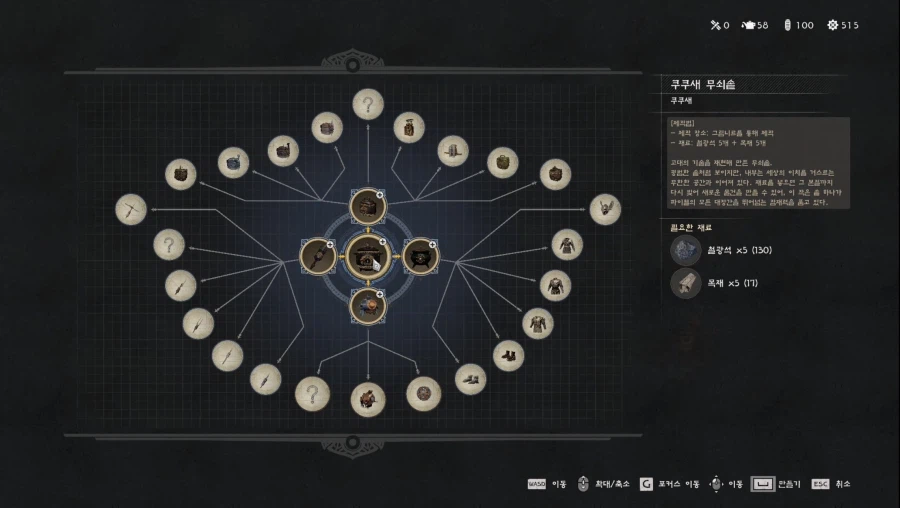
Task: Select the black pot node with plus badge
Action: pyautogui.click(x=420, y=256)
